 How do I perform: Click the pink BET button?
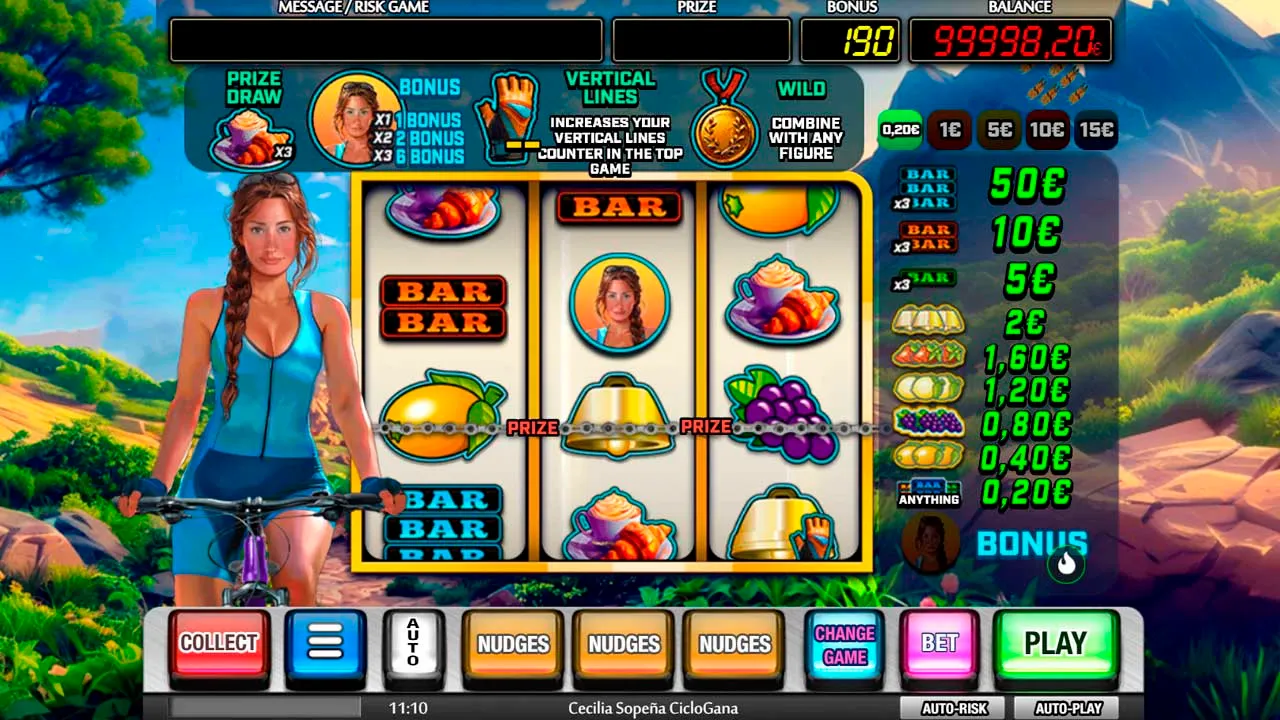coord(939,643)
